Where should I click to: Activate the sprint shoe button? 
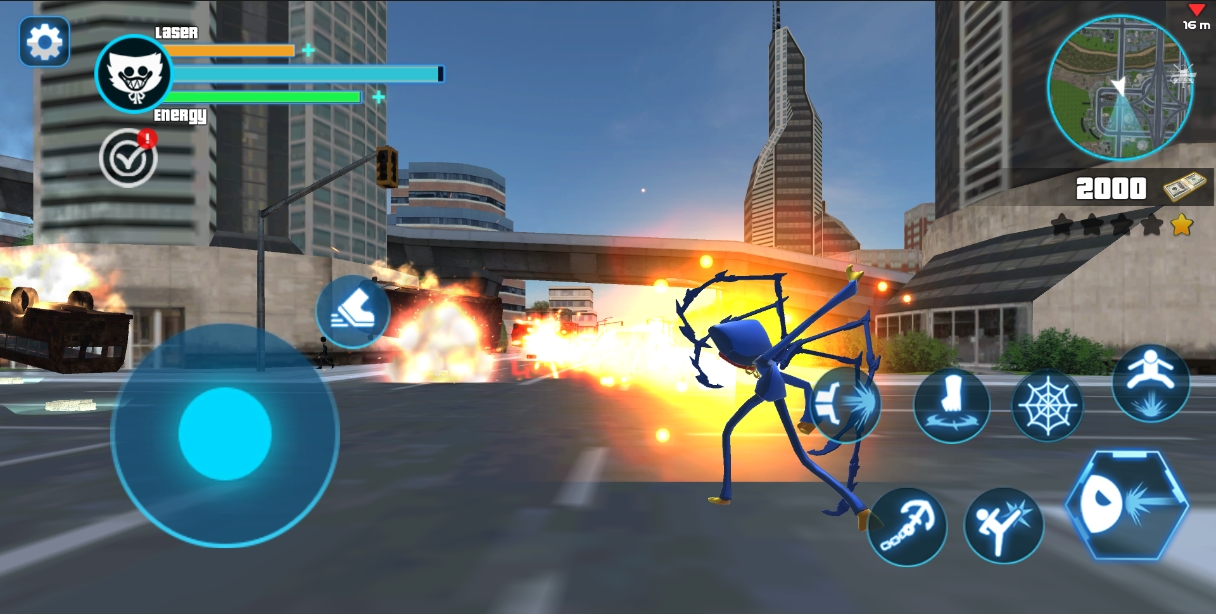click(353, 312)
